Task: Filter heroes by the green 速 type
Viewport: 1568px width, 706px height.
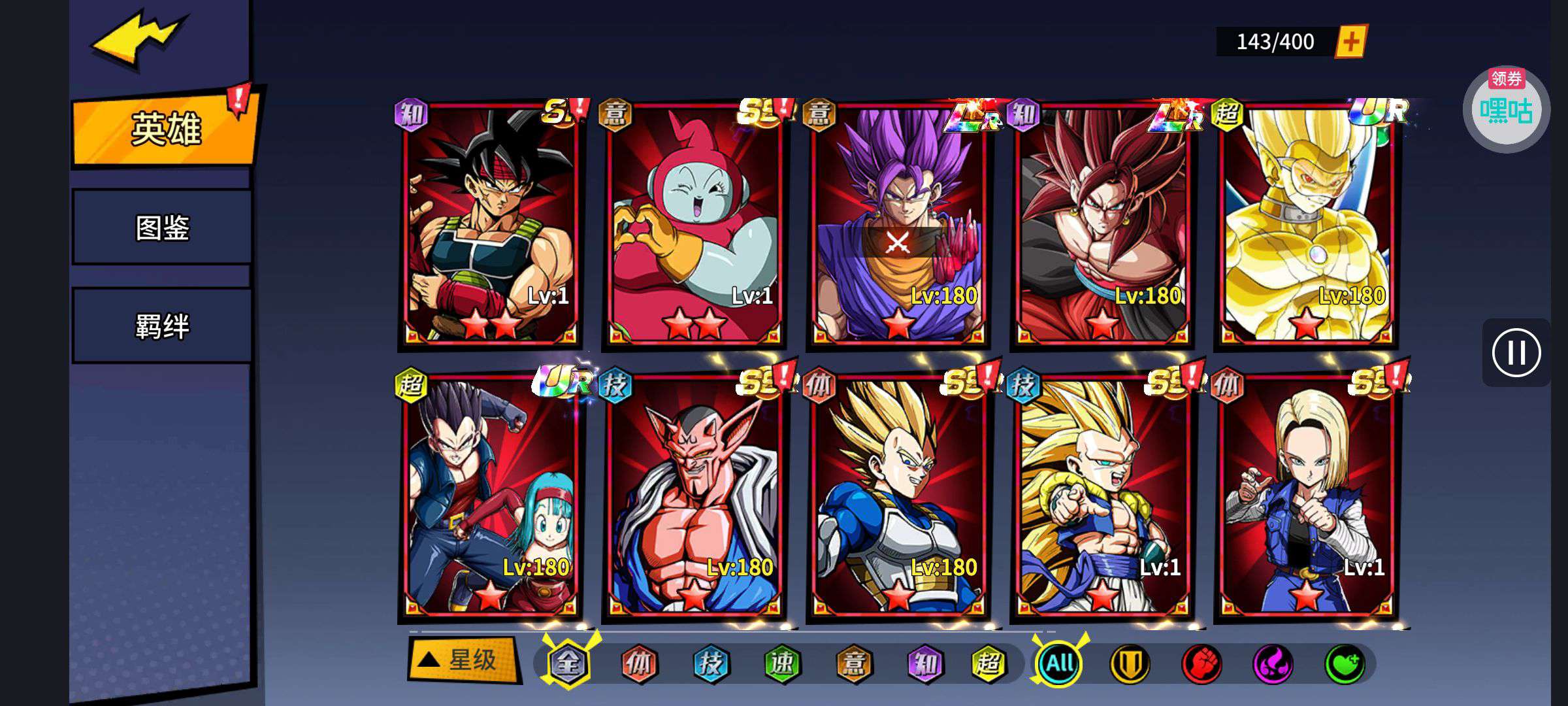Action: point(782,664)
